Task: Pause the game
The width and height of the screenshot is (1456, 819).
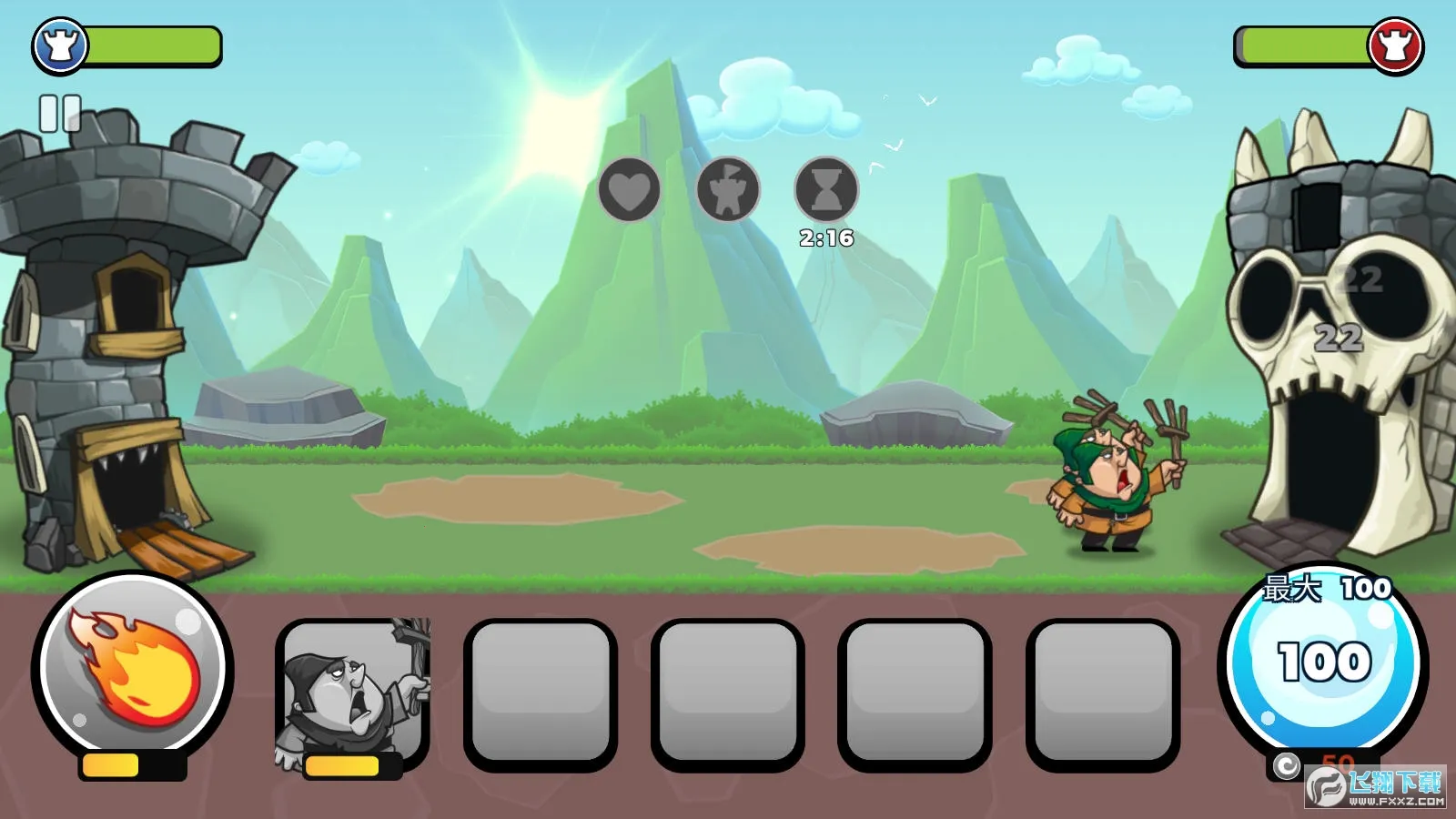Action: click(60, 115)
